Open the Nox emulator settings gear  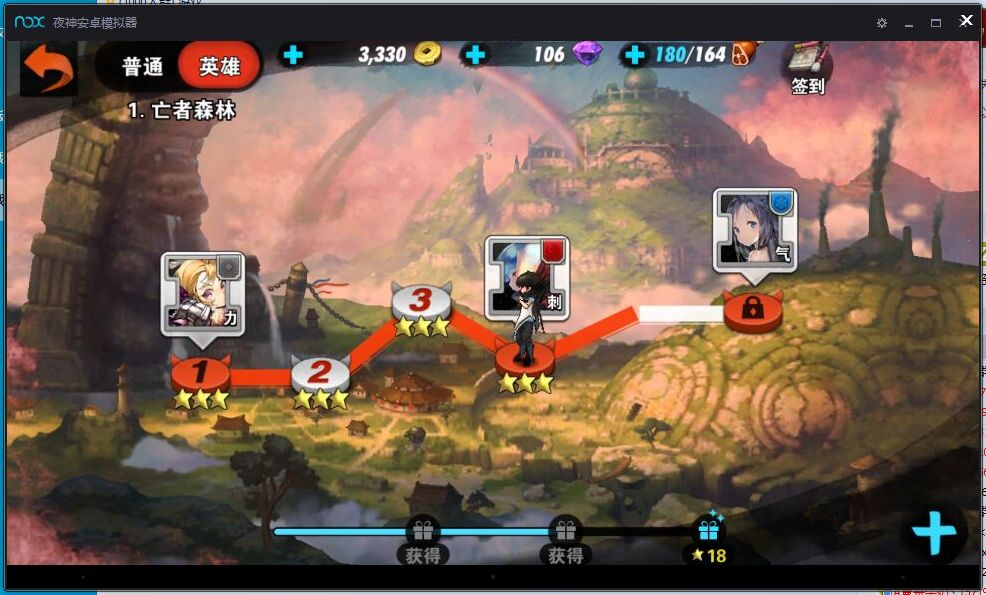(x=881, y=22)
